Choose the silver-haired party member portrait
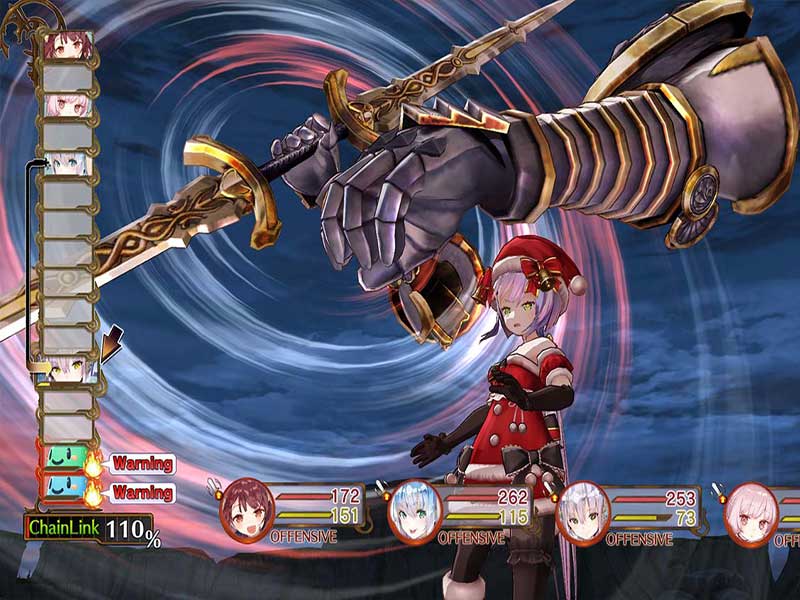 [582, 513]
